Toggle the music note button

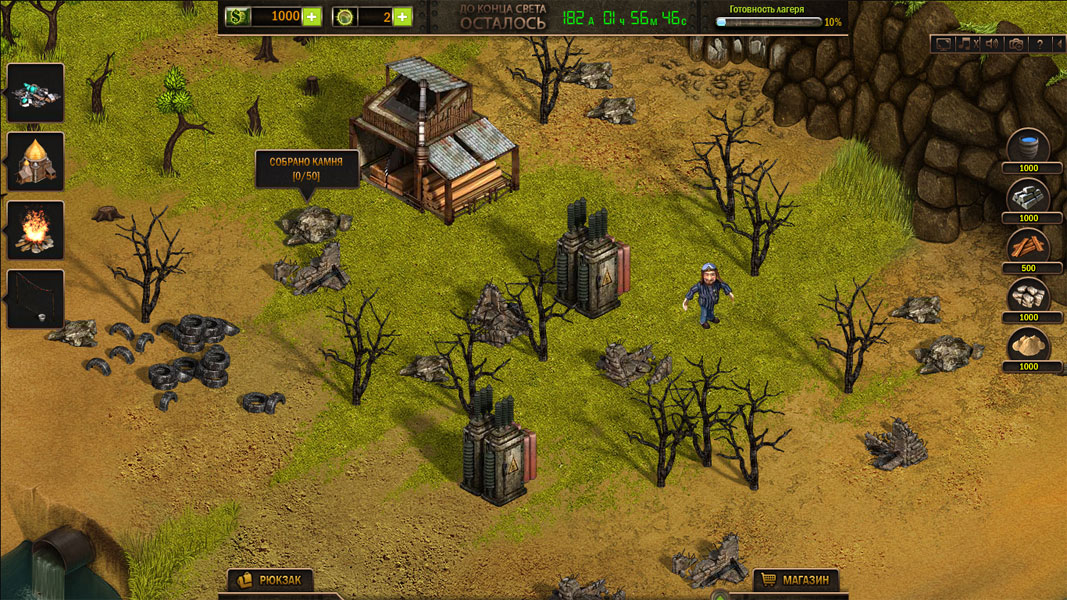point(967,44)
